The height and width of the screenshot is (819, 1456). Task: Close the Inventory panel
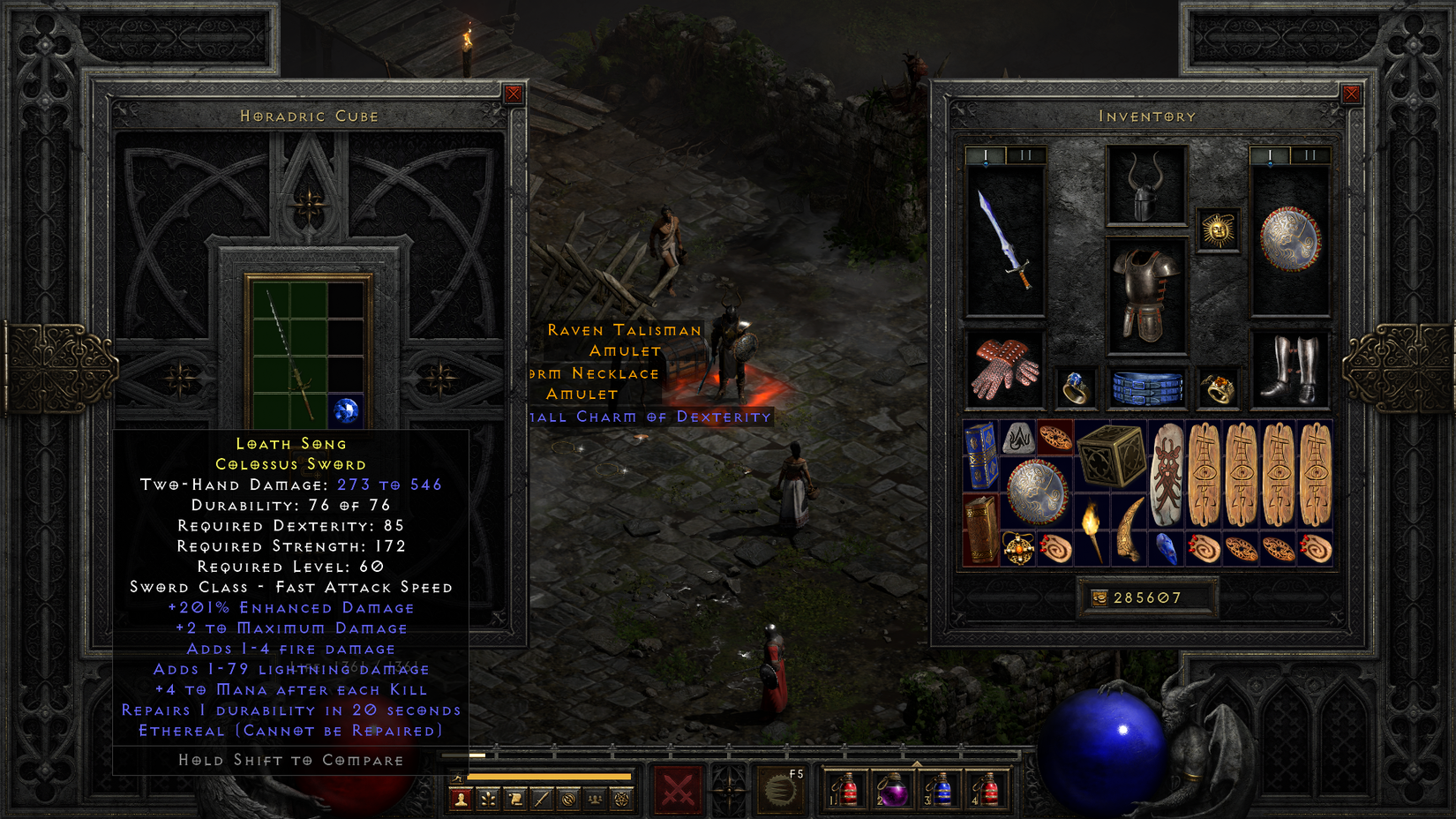coord(1351,94)
